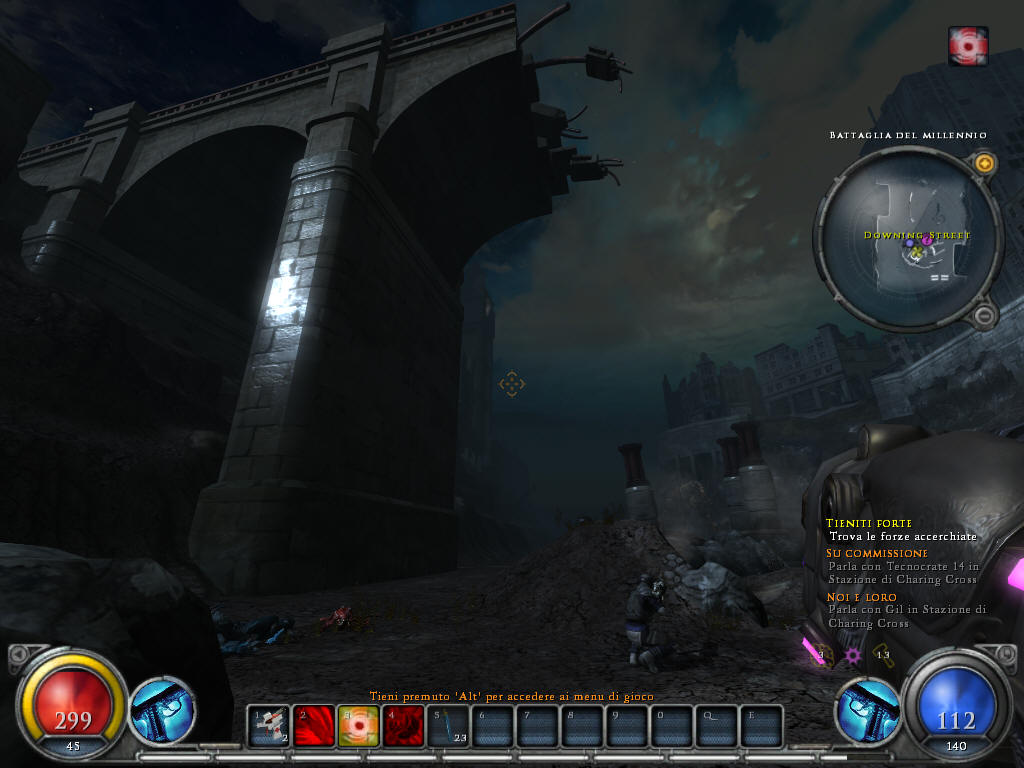This screenshot has height=768, width=1024.
Task: Click the left pistol weapon orb
Action: [x=162, y=710]
